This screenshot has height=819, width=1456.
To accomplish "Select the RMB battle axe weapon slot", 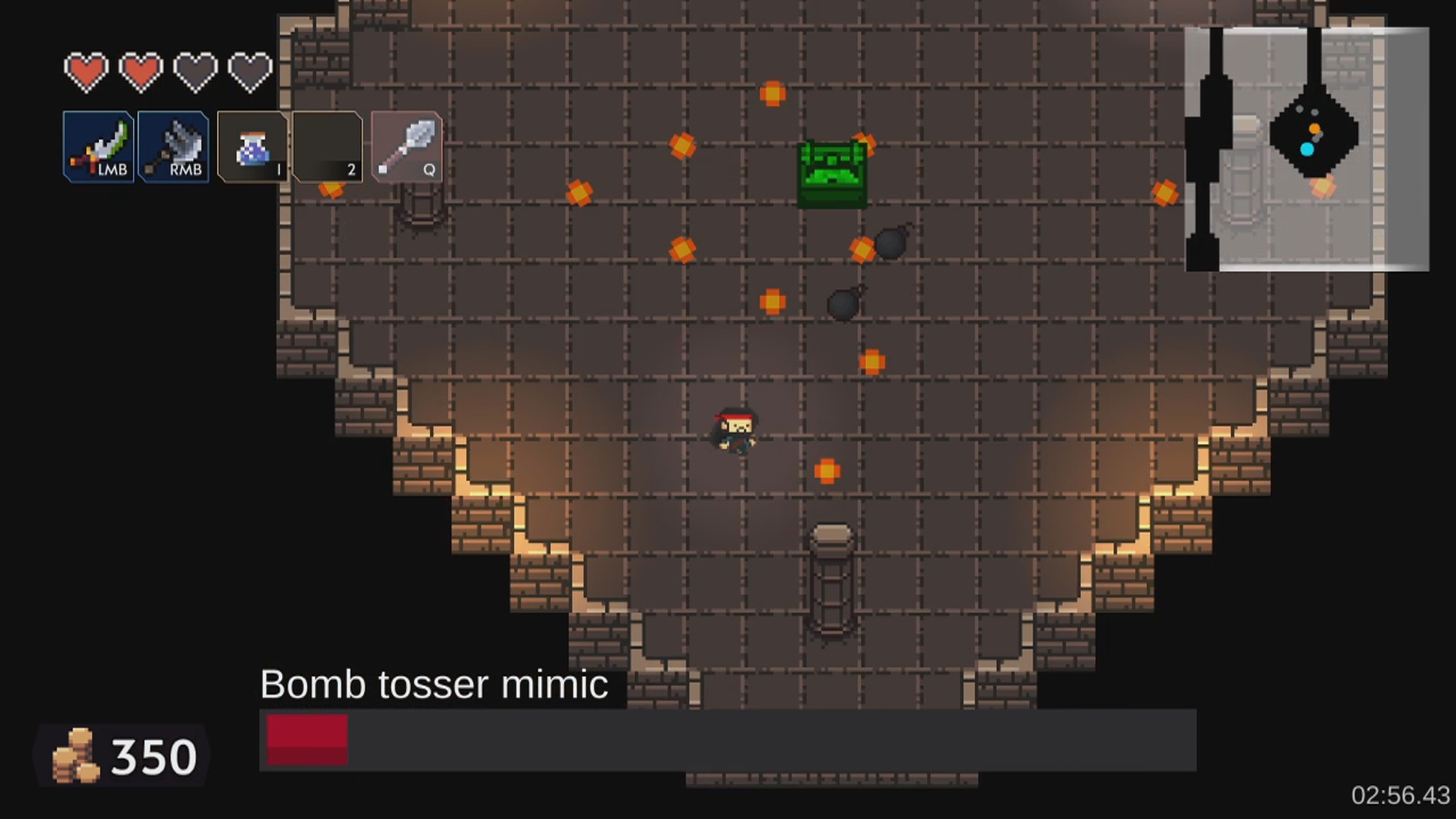I will tap(174, 146).
